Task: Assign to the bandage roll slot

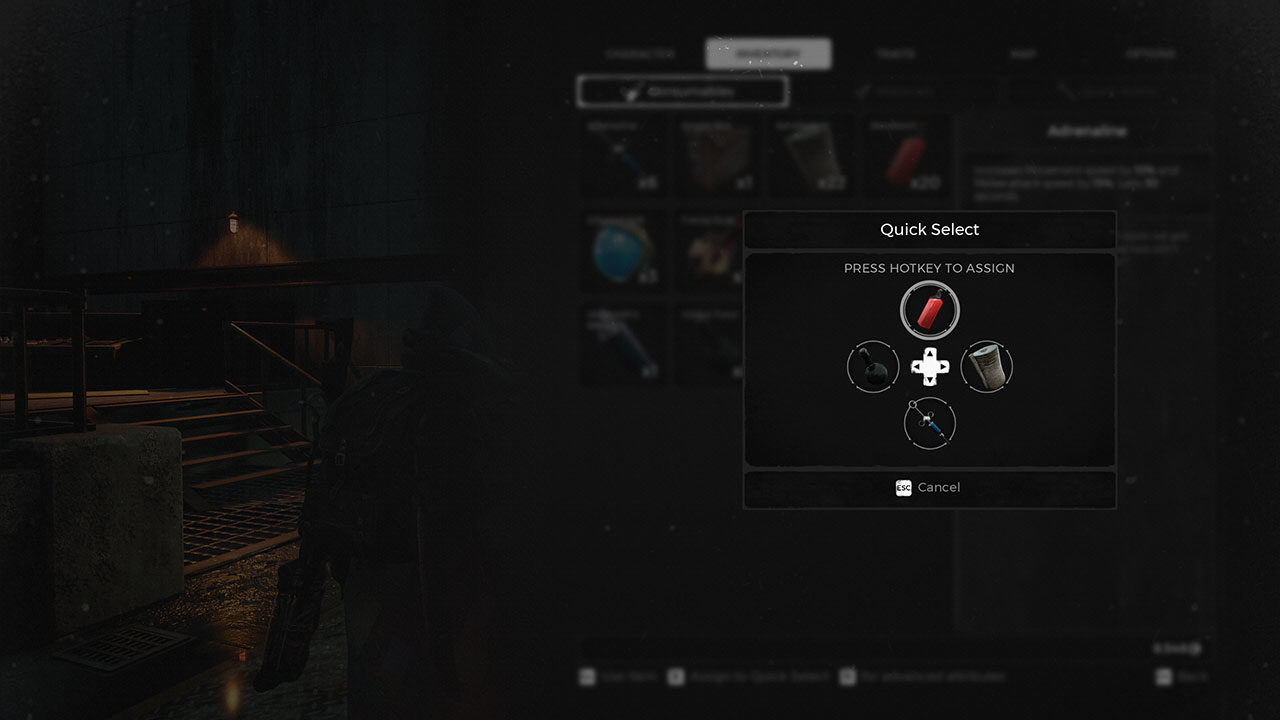Action: (x=987, y=367)
